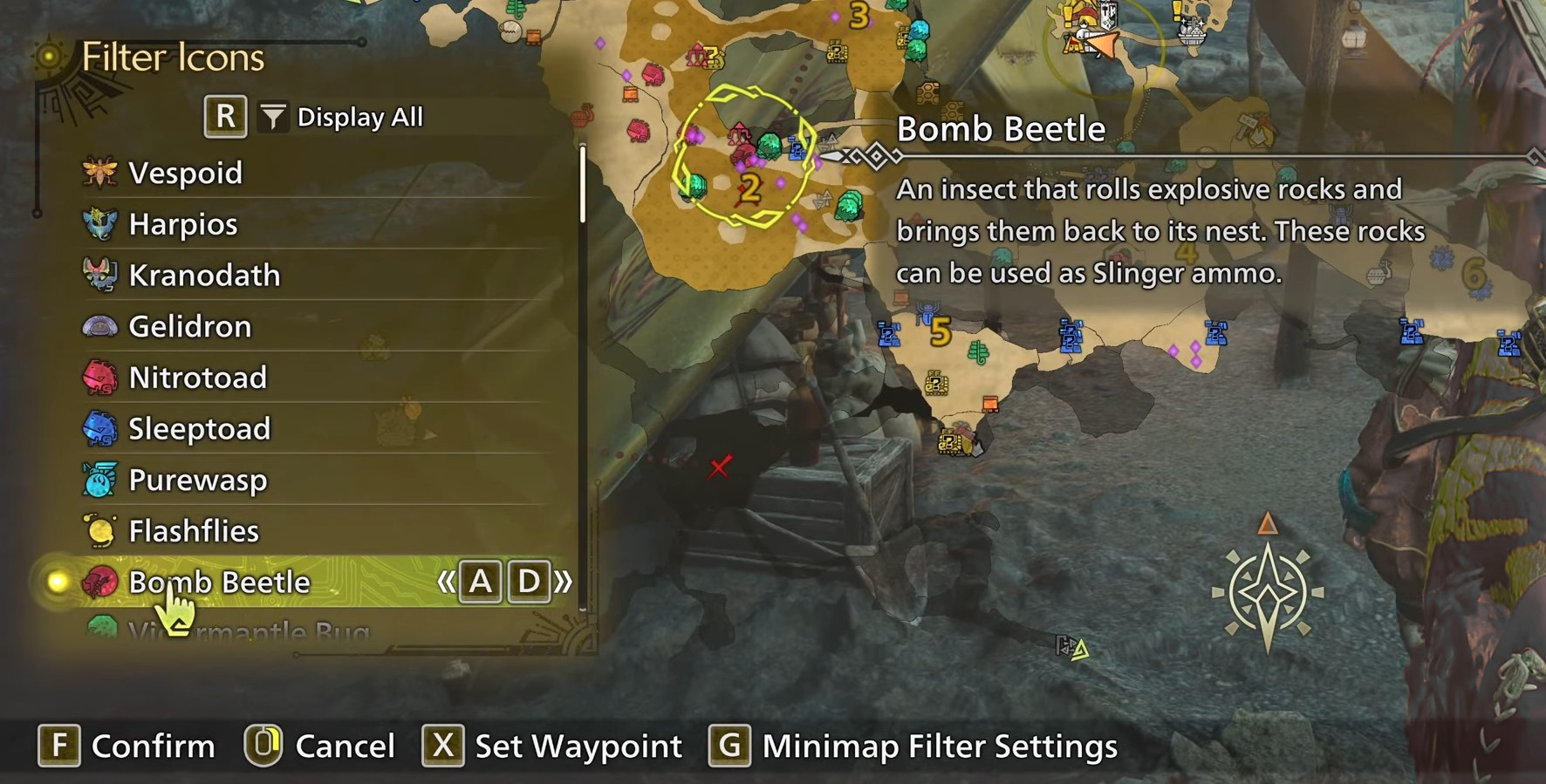Click the Nitrotoad icon
Screen dimensions: 1546x784
(x=100, y=378)
